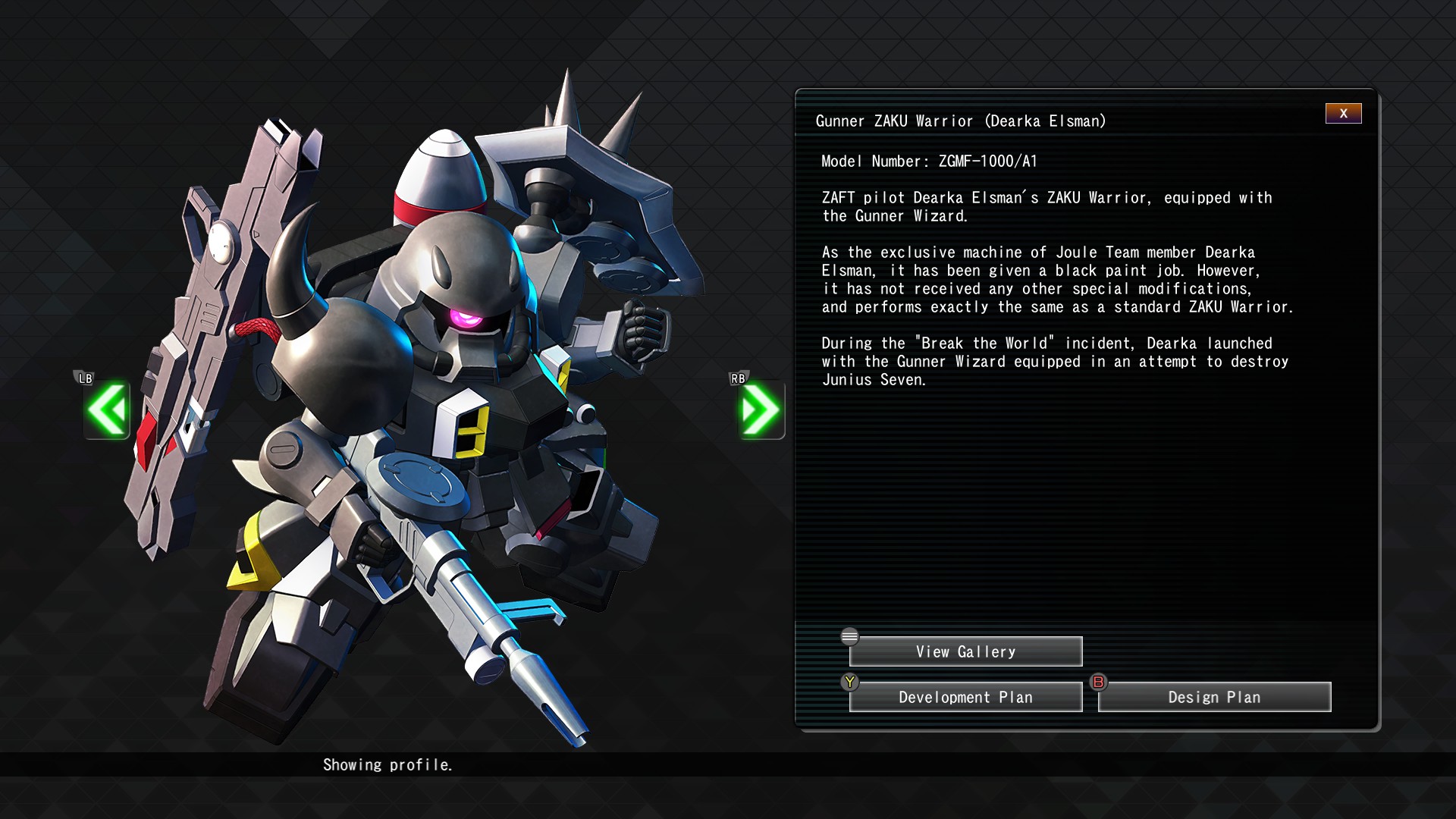Go to next unit with right green arrow
Viewport: 1456px width, 819px height.
tap(761, 409)
